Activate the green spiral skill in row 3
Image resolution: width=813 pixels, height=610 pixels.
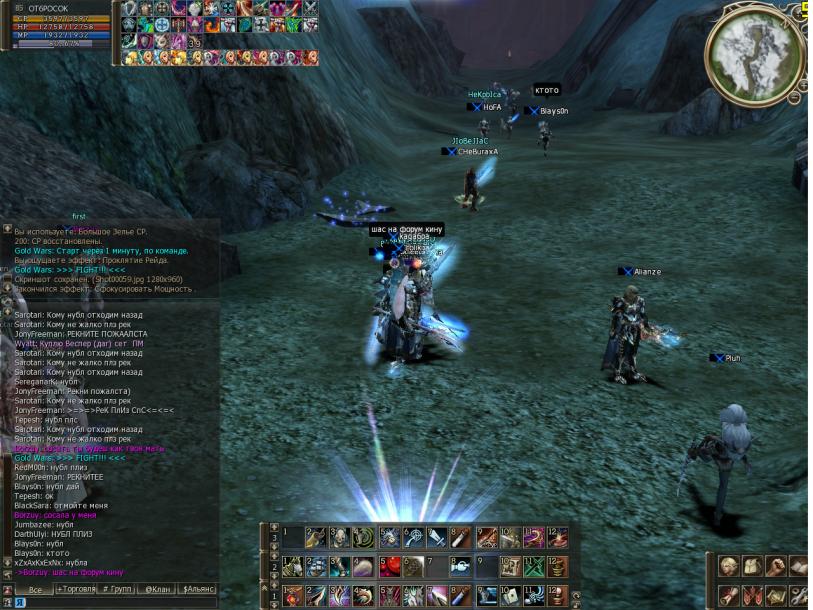click(x=364, y=538)
